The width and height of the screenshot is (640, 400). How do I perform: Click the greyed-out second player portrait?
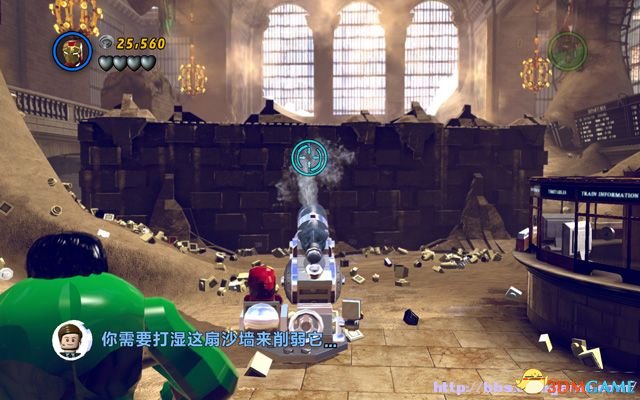(567, 47)
